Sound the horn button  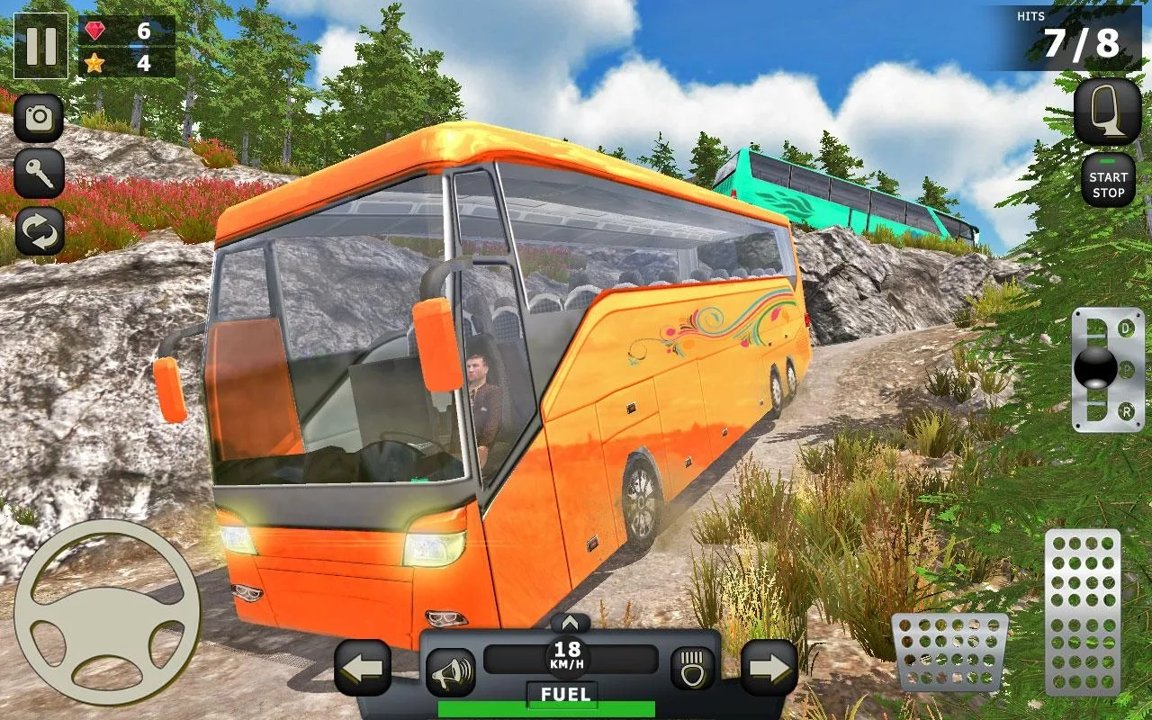(x=451, y=671)
